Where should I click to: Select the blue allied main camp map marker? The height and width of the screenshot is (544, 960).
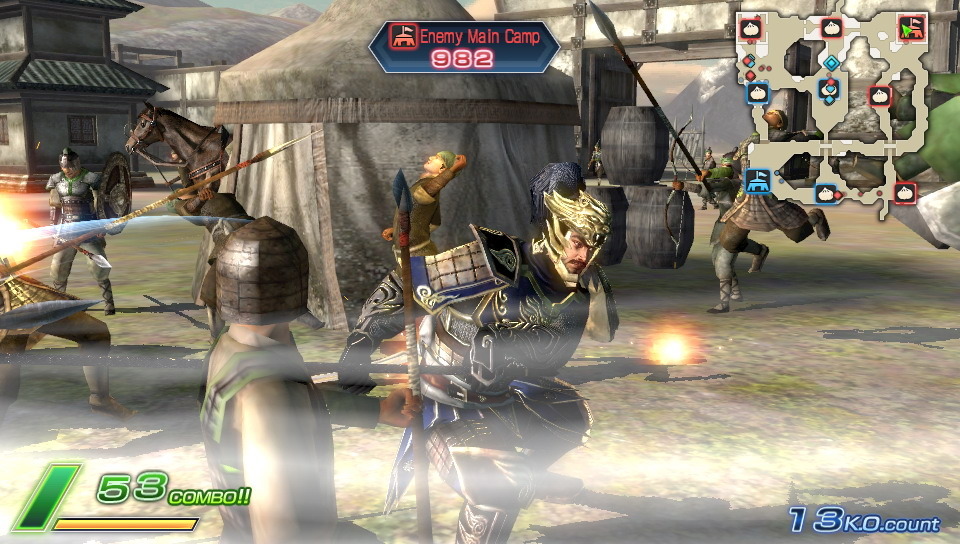757,181
